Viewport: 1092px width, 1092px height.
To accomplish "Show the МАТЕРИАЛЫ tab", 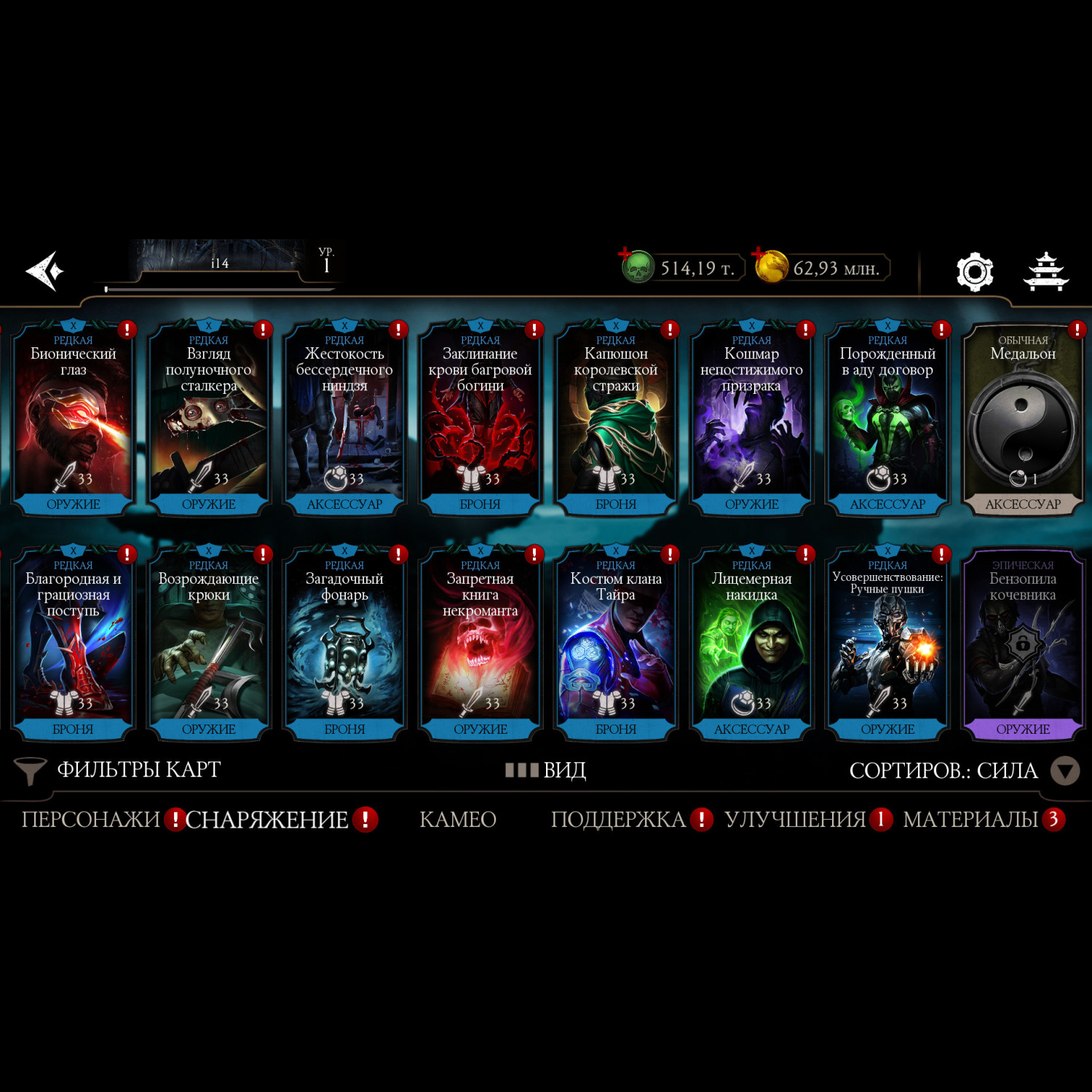I will (x=970, y=820).
